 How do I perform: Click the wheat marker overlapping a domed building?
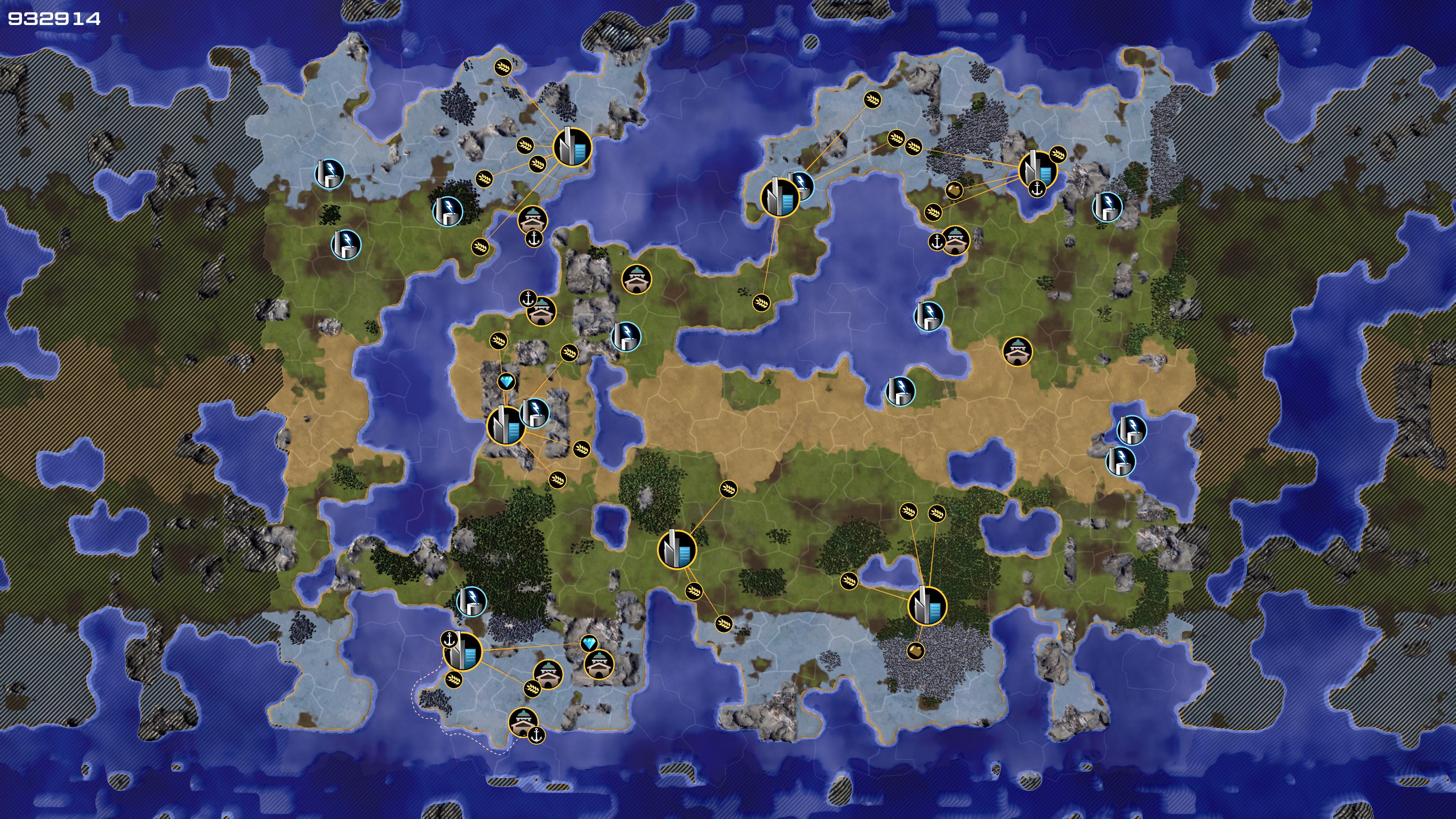[x=532, y=688]
